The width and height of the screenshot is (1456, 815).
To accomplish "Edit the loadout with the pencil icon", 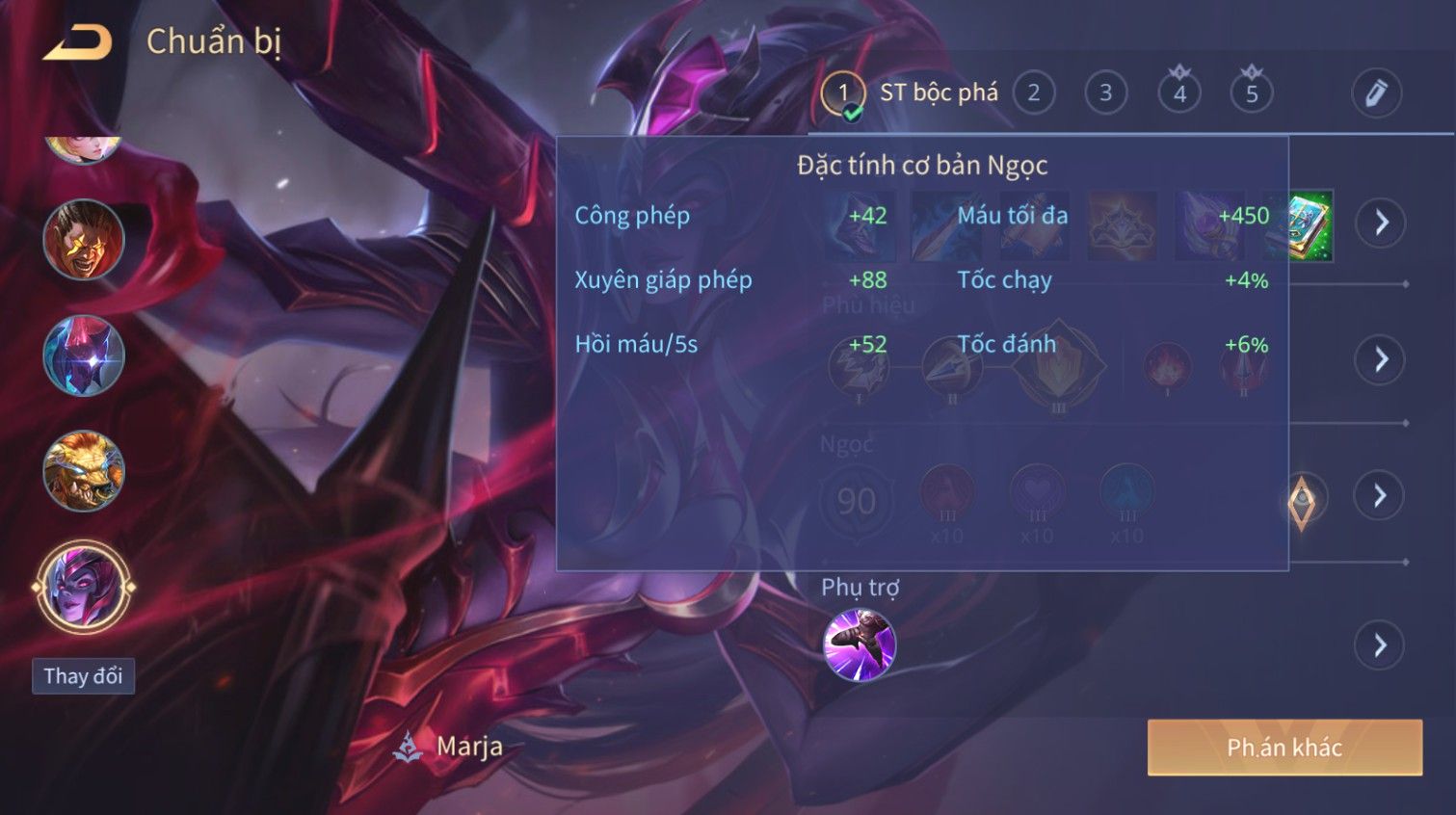I will pos(1375,93).
